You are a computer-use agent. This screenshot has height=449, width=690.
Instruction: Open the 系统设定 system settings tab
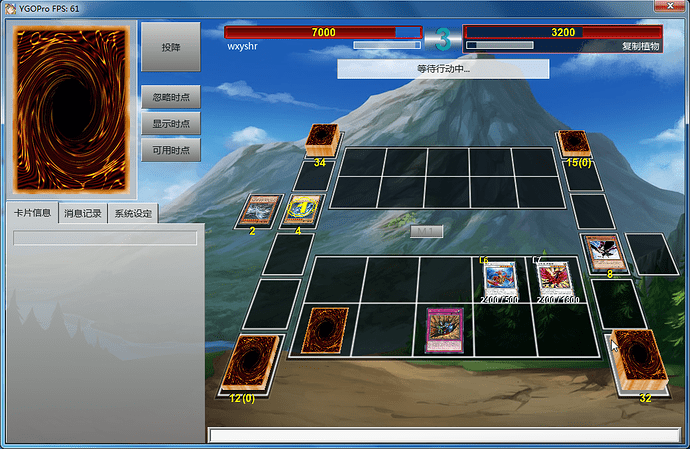pyautogui.click(x=133, y=213)
